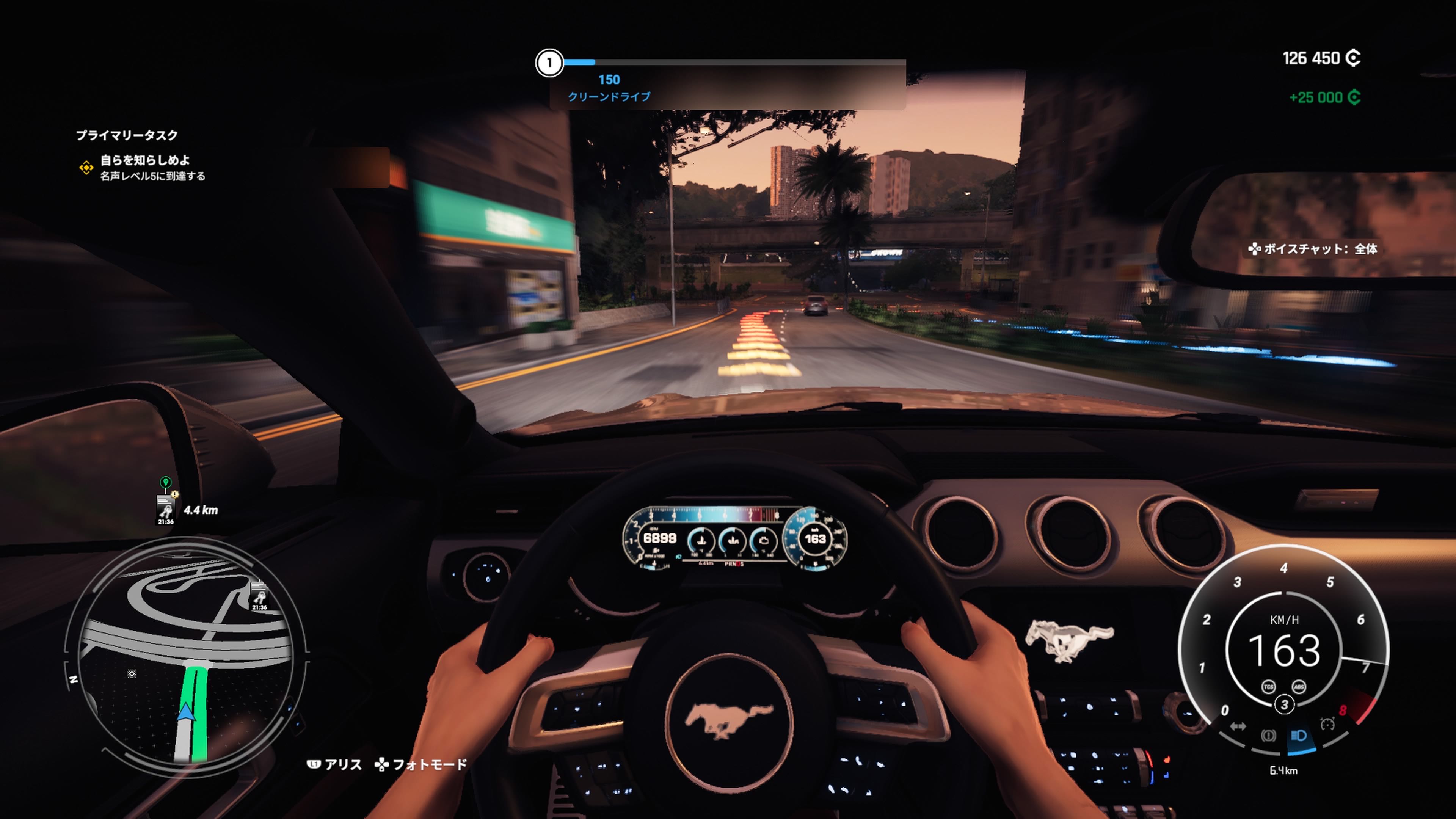Click the turn signal arrows icon
This screenshot has height=819, width=1456.
[1238, 726]
